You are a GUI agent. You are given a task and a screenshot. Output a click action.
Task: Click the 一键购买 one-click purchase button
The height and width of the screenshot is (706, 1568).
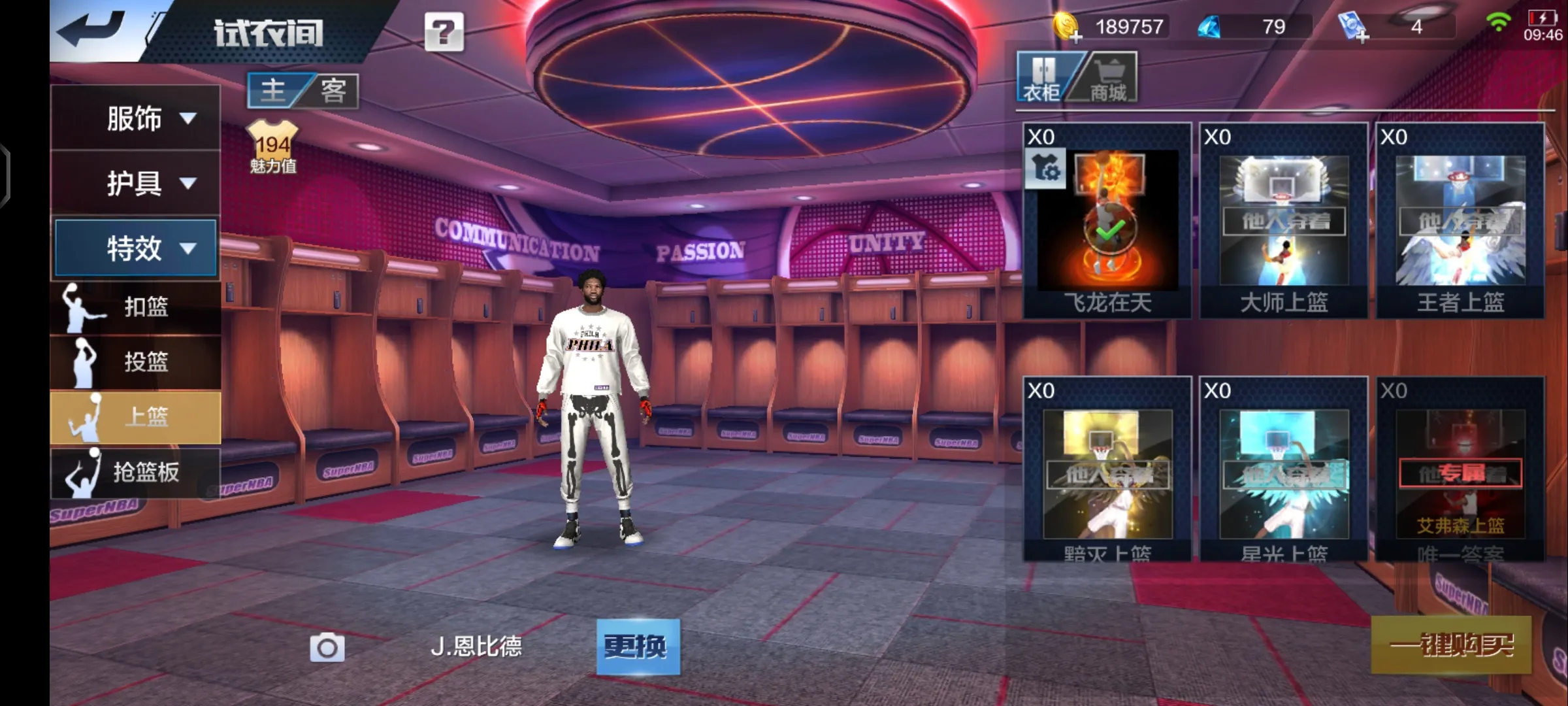pyautogui.click(x=1450, y=645)
